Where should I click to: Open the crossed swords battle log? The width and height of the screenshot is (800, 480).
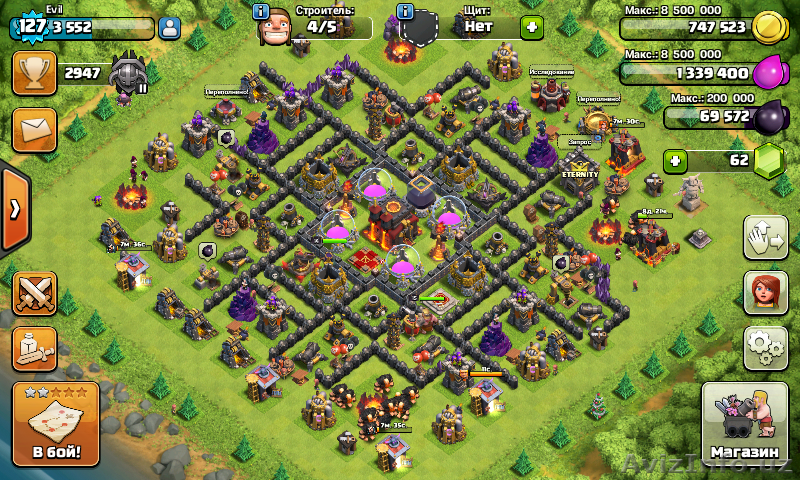click(x=34, y=293)
